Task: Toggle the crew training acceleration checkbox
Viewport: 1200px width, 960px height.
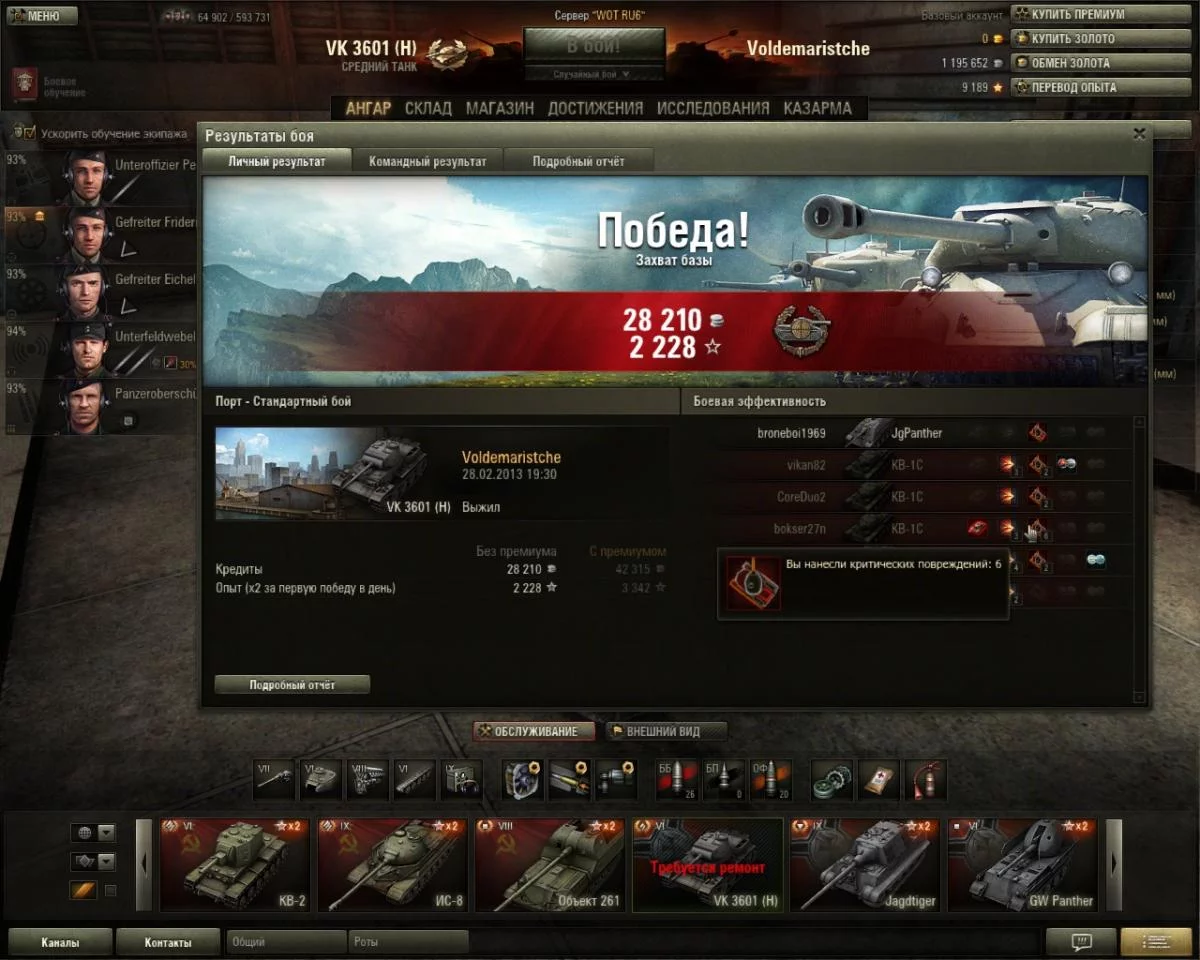Action: click(x=29, y=133)
